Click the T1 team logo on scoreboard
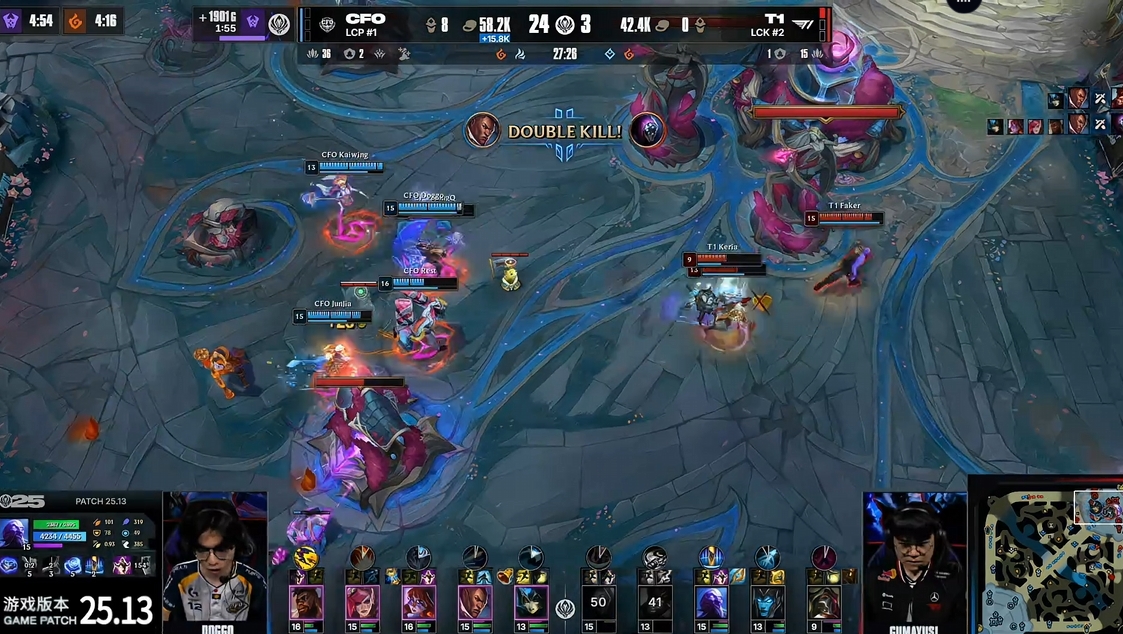 [803, 25]
